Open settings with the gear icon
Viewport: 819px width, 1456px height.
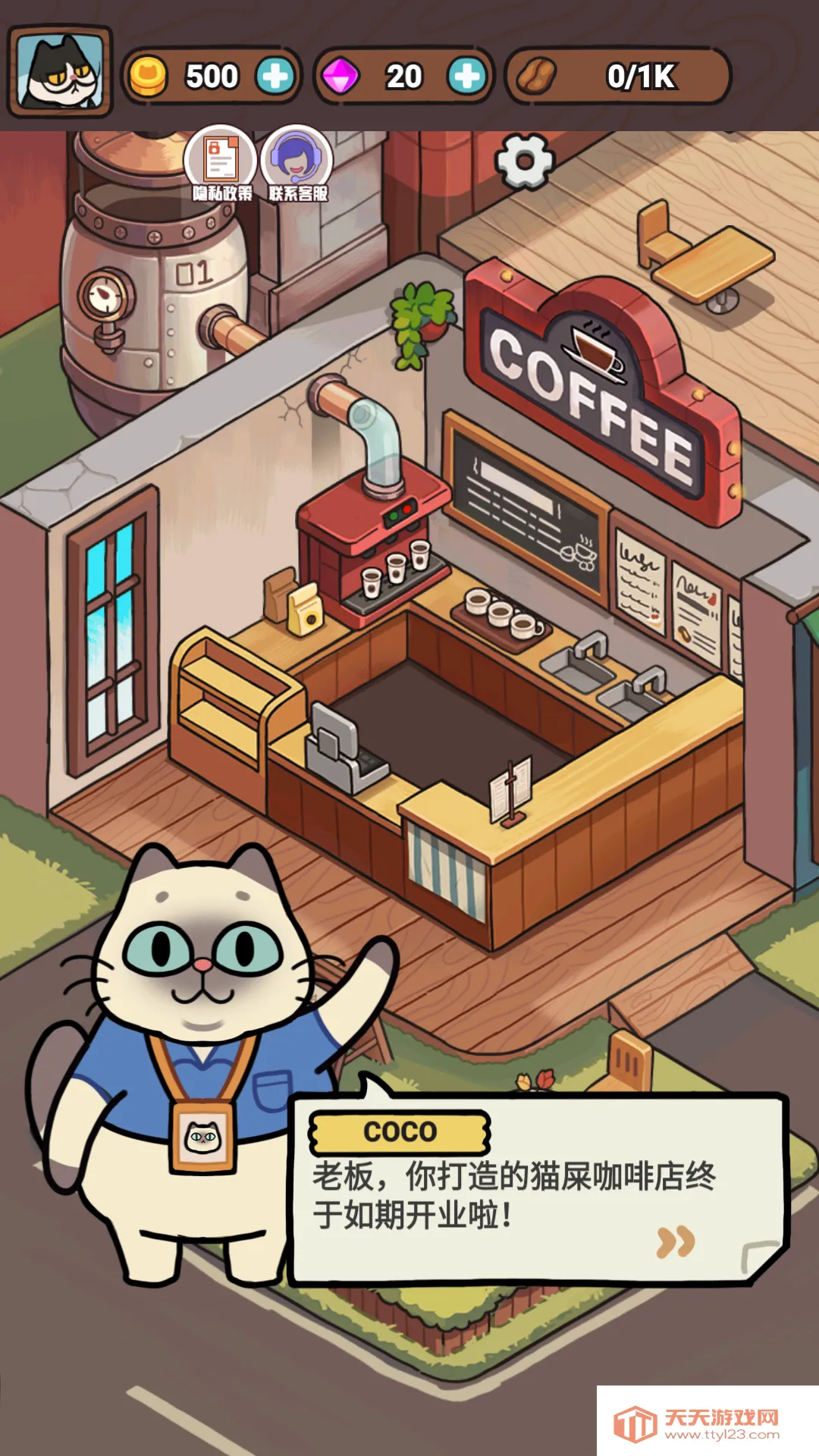pos(524,161)
